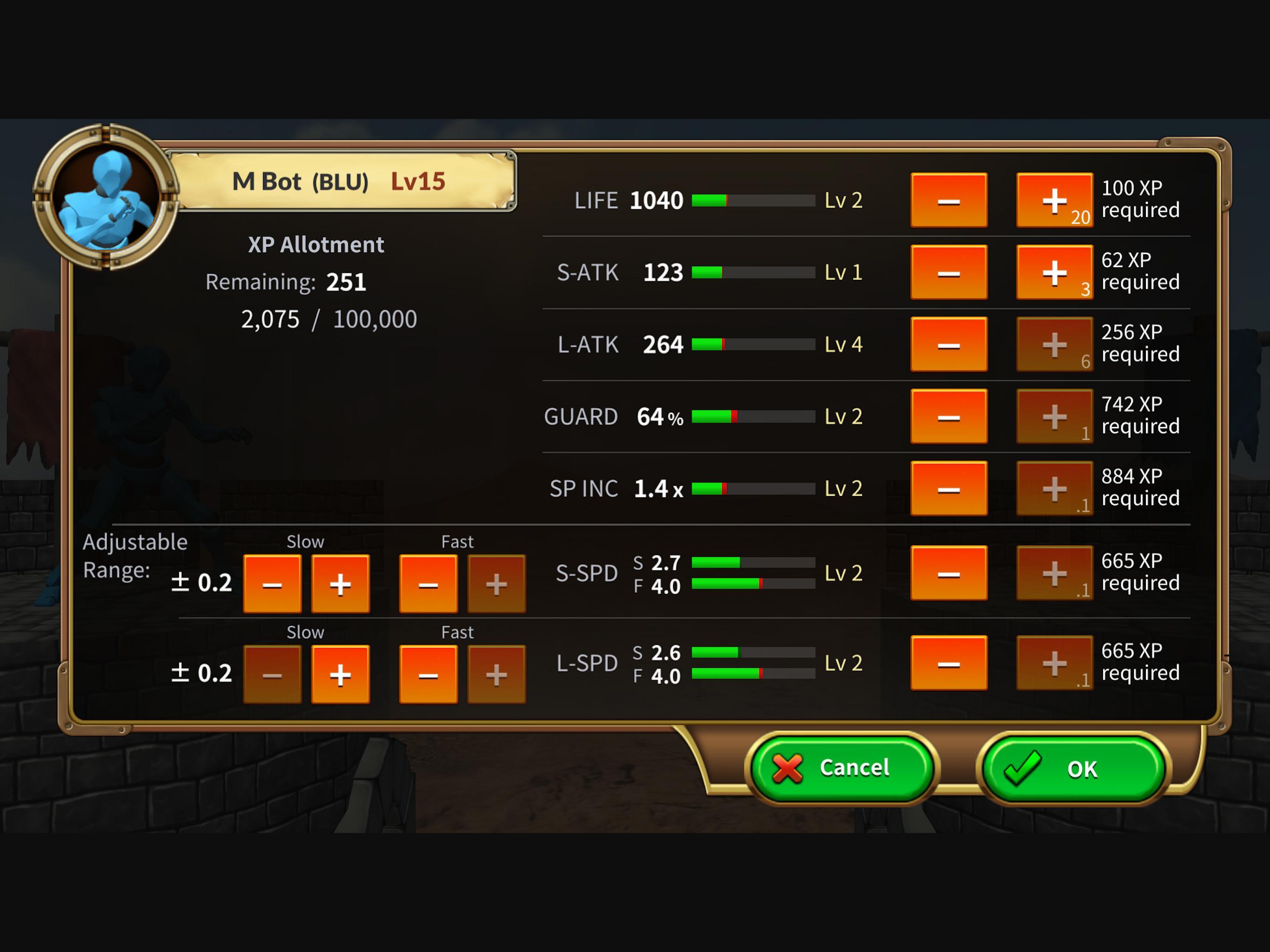1270x952 pixels.
Task: Decrease L-SPD level with minus button
Action: [x=949, y=663]
